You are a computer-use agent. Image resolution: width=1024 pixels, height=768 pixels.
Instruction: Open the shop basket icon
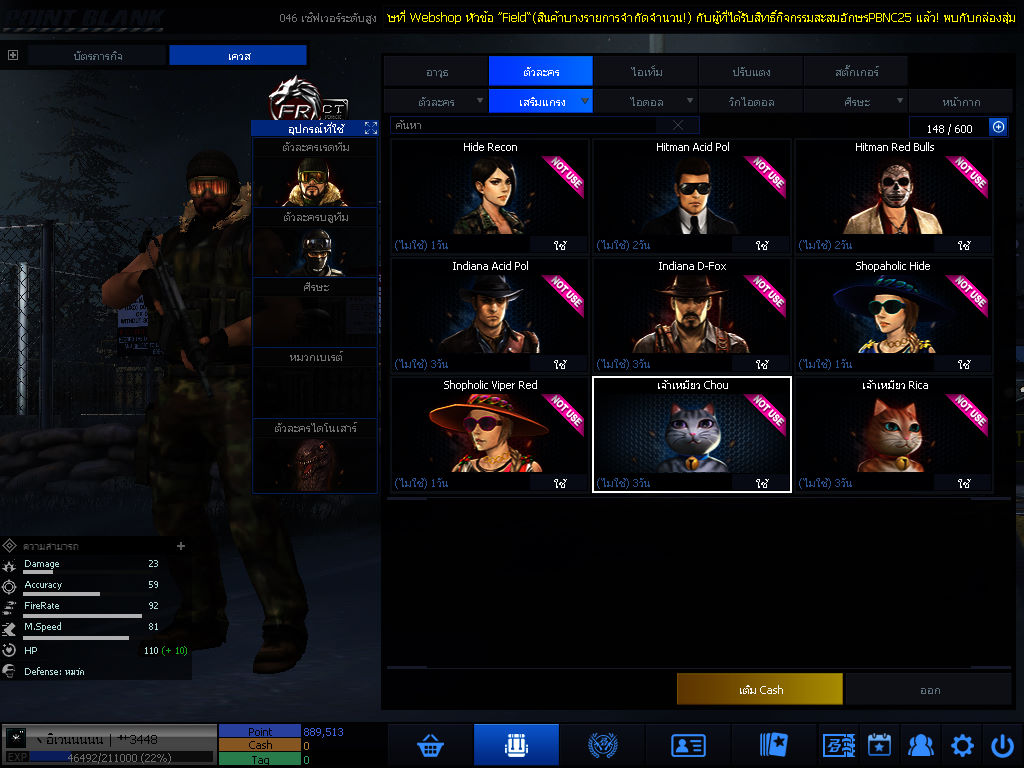pos(431,745)
